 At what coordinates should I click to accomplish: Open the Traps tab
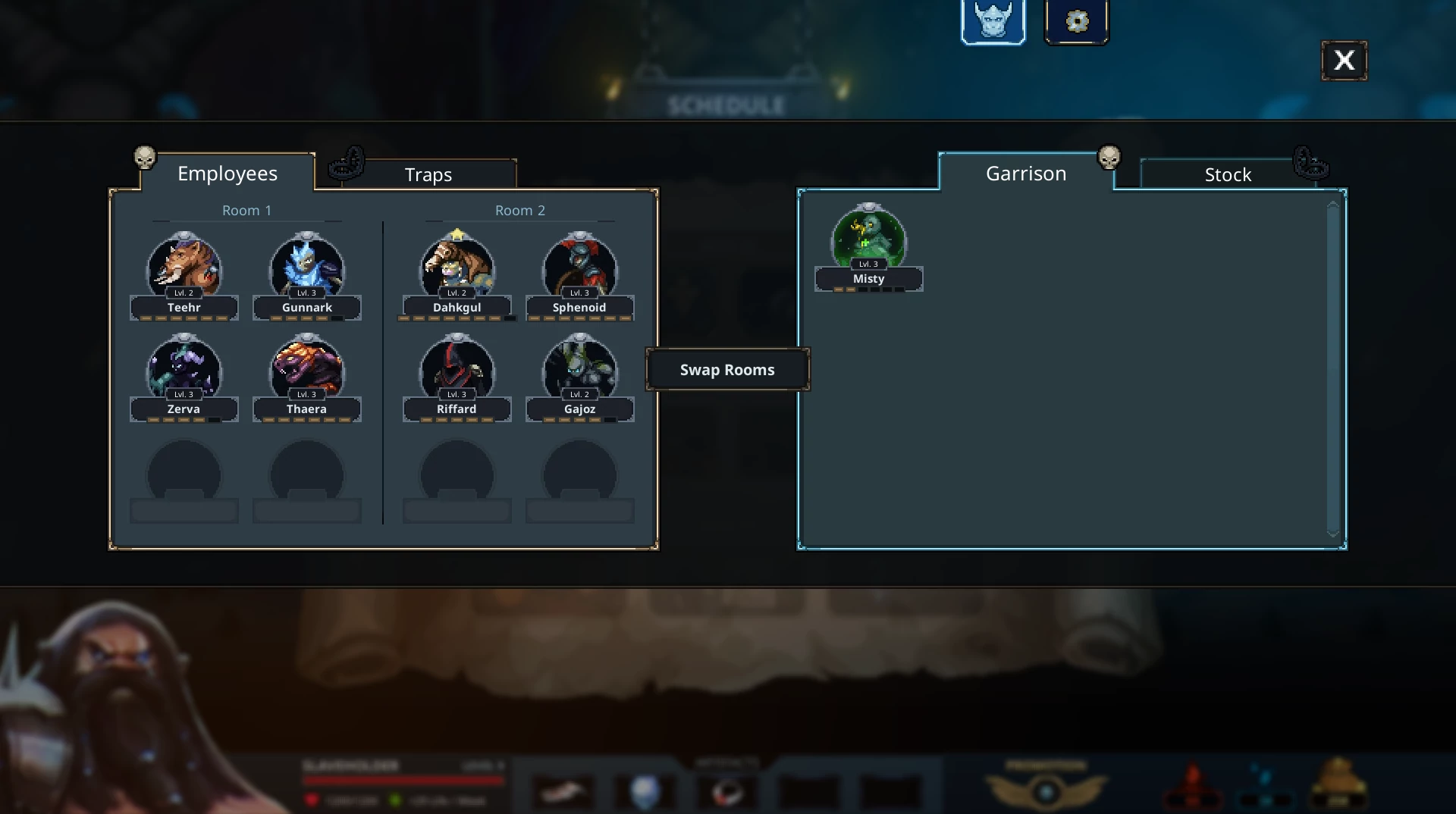point(428,175)
